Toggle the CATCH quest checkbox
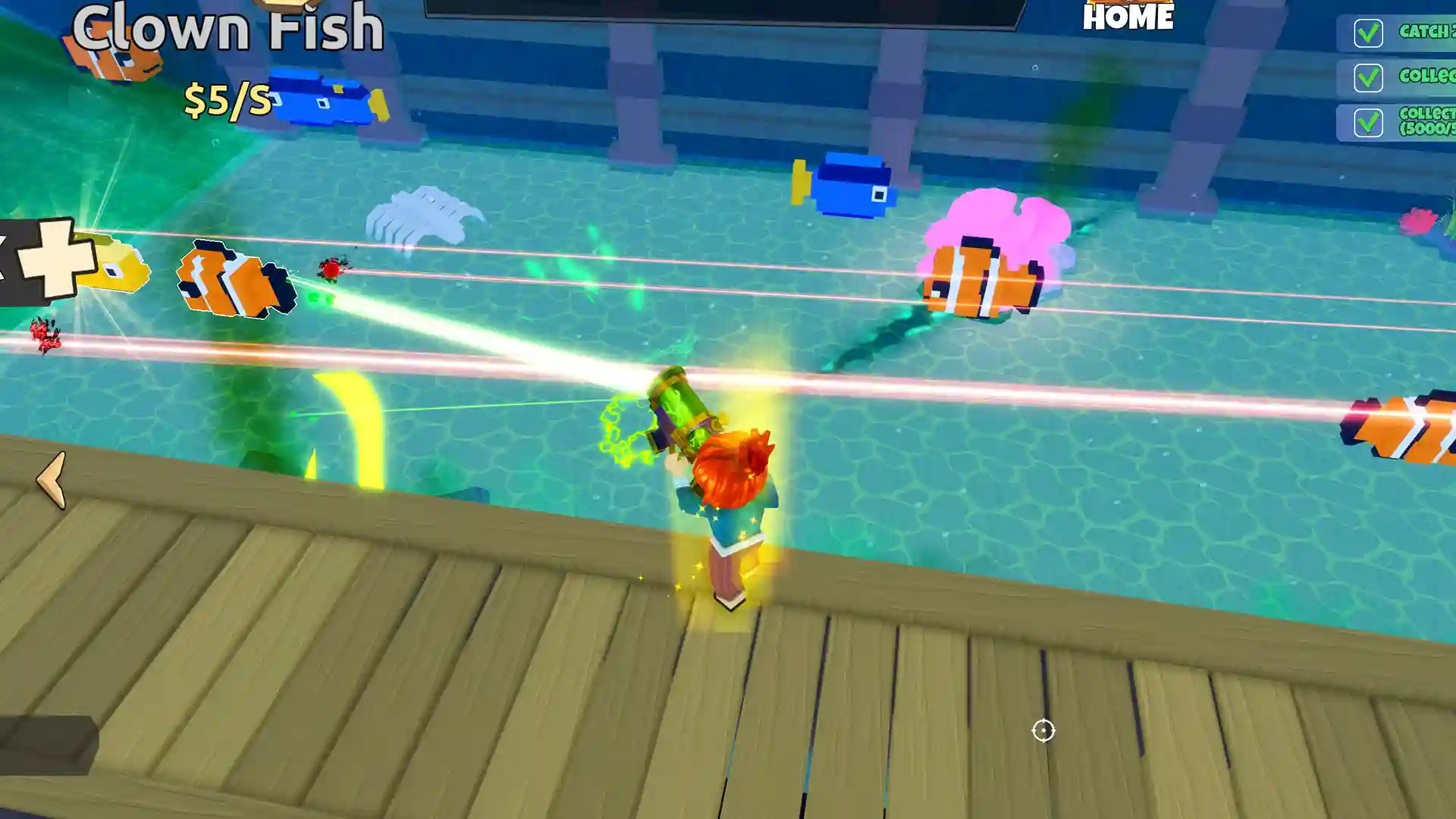The image size is (1456, 819). (x=1367, y=33)
